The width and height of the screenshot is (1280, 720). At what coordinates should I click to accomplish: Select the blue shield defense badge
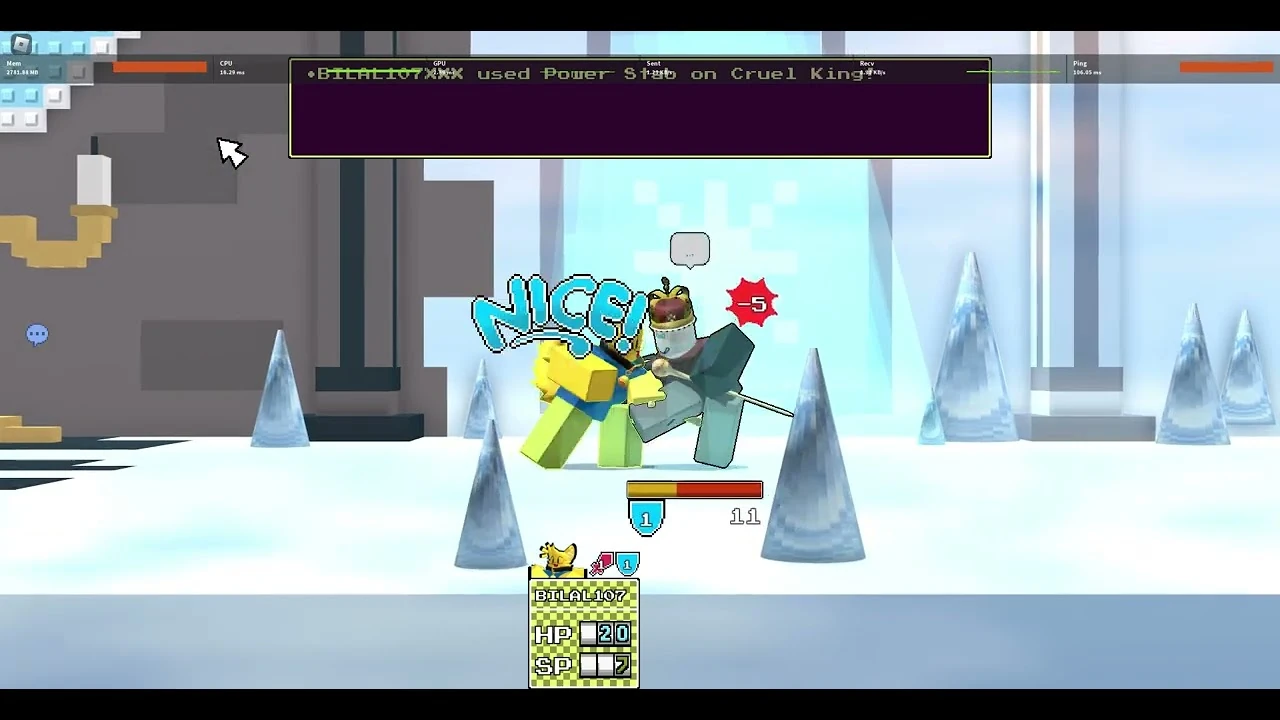[627, 564]
